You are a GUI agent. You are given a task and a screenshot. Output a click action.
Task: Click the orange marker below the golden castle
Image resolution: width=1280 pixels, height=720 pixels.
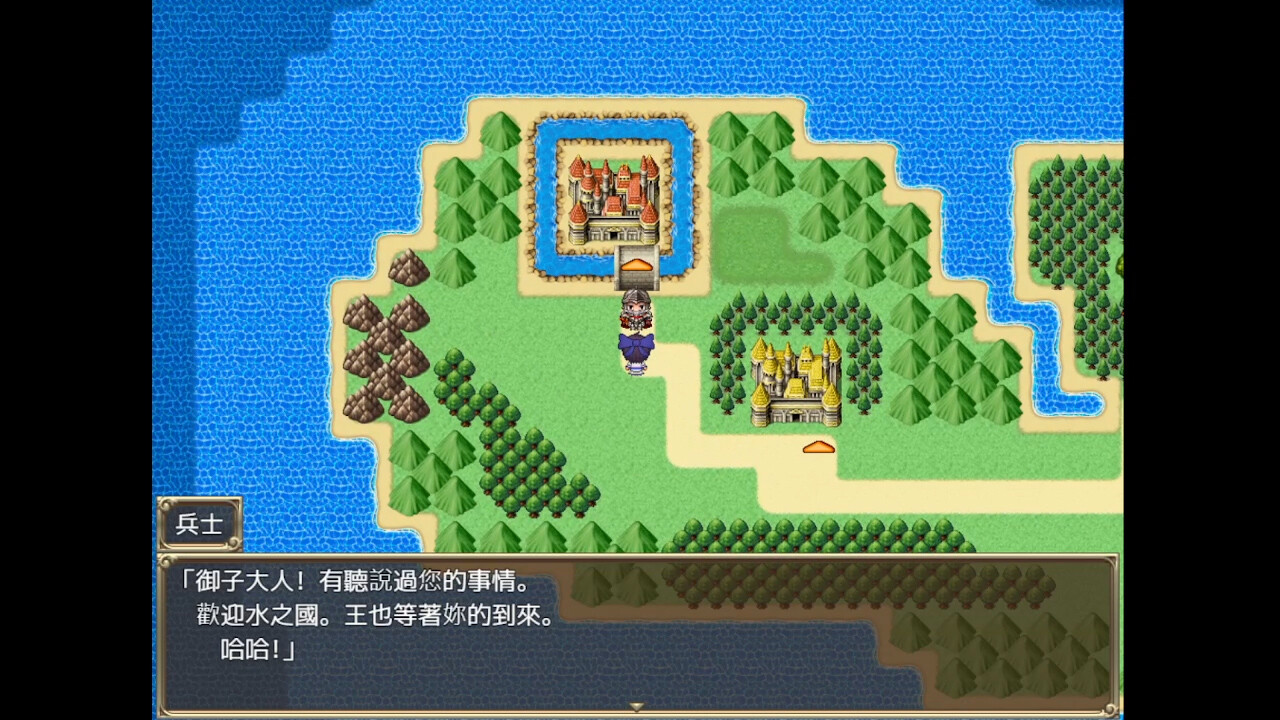pyautogui.click(x=818, y=446)
